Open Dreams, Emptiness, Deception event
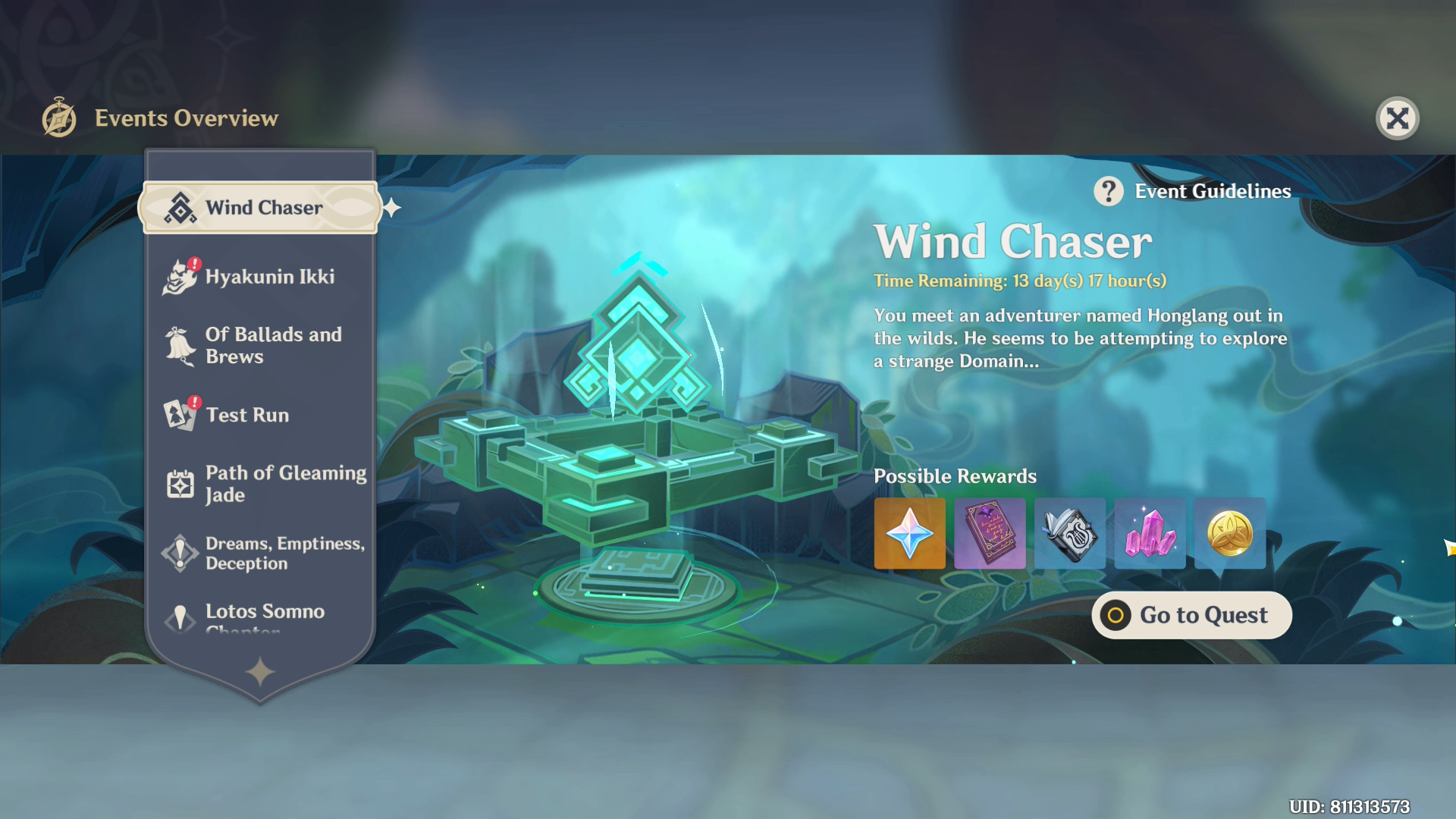The width and height of the screenshot is (1456, 819). click(273, 553)
